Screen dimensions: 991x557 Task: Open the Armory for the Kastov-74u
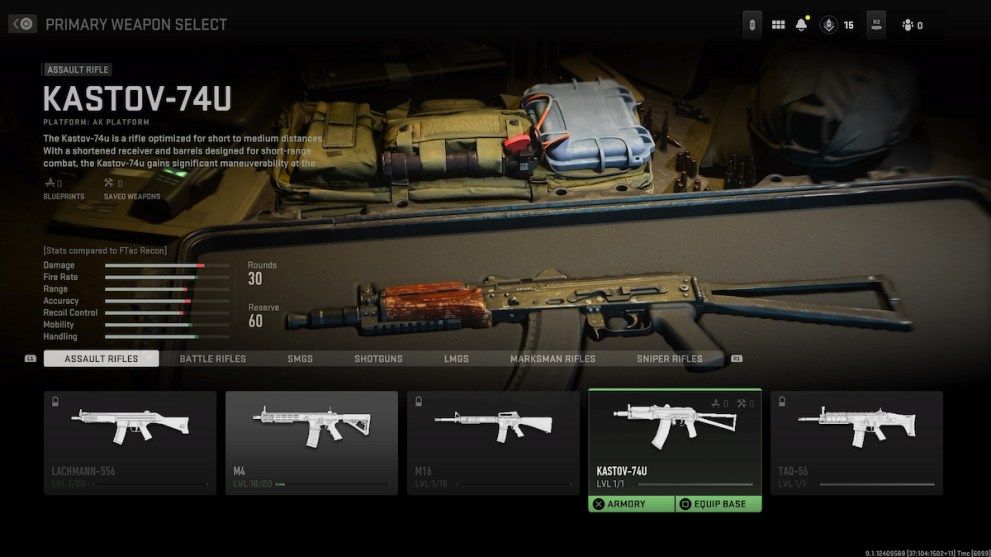[x=631, y=504]
